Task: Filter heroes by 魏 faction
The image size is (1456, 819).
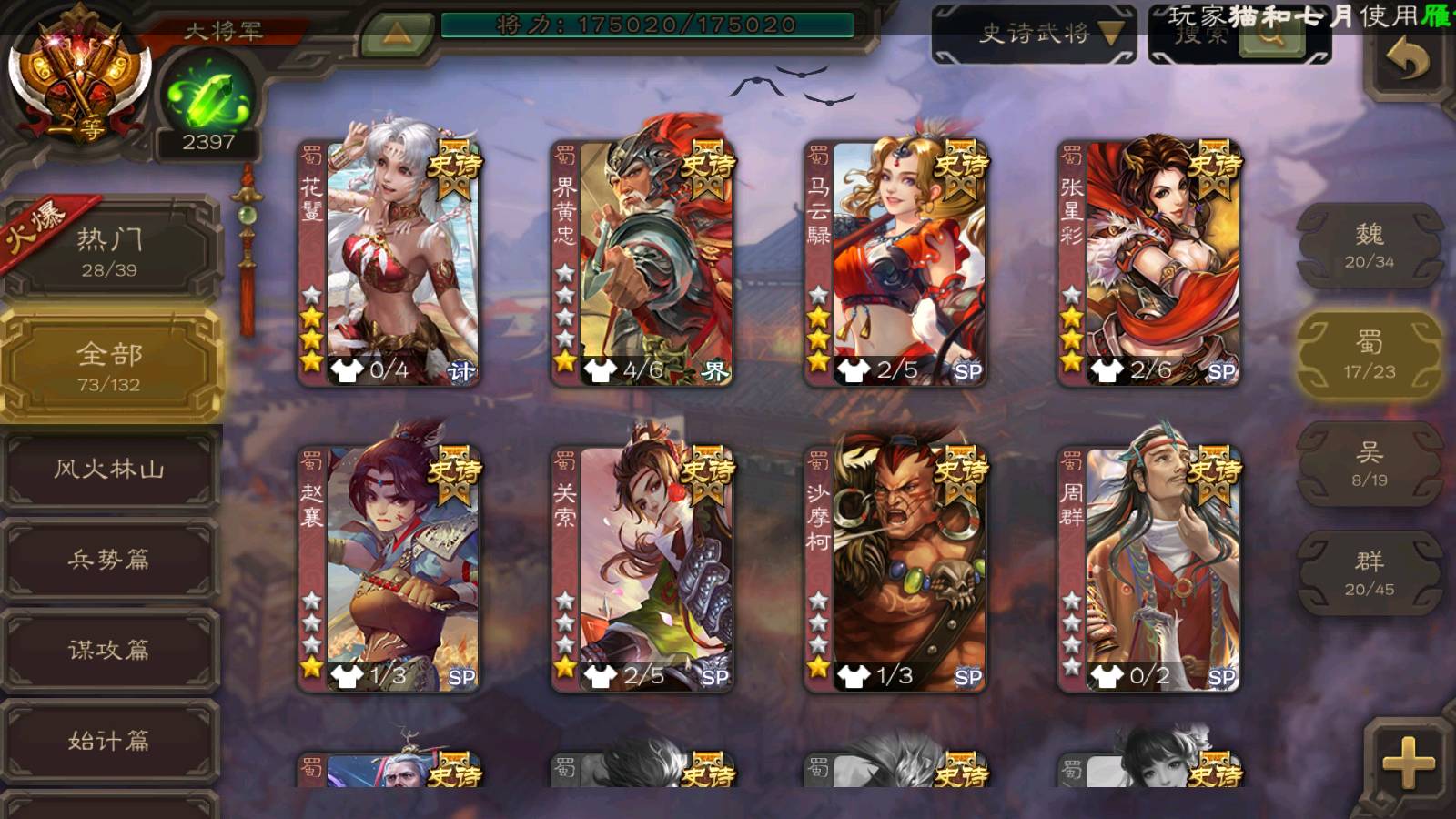Action: 1369,246
